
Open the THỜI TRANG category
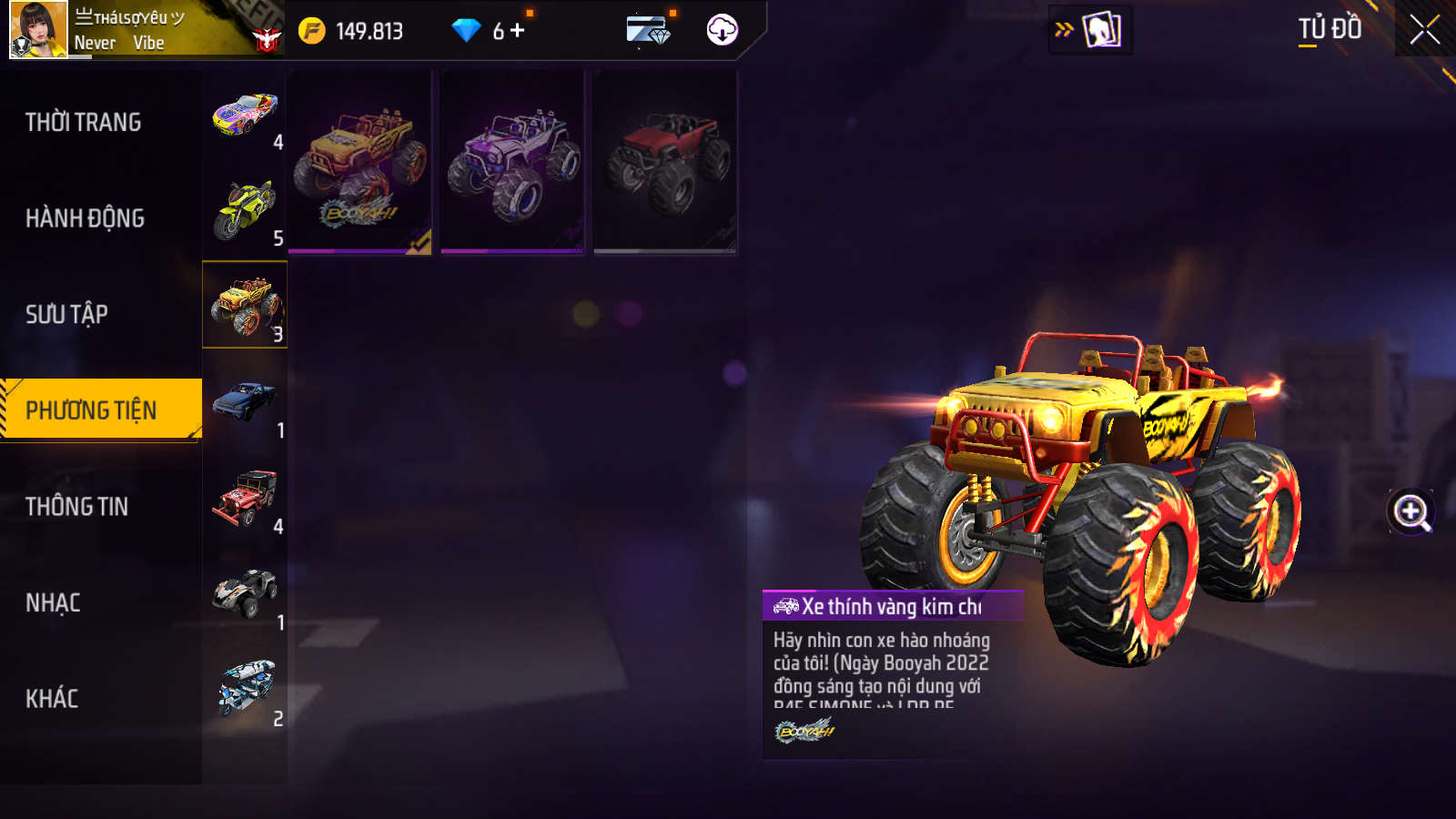84,122
